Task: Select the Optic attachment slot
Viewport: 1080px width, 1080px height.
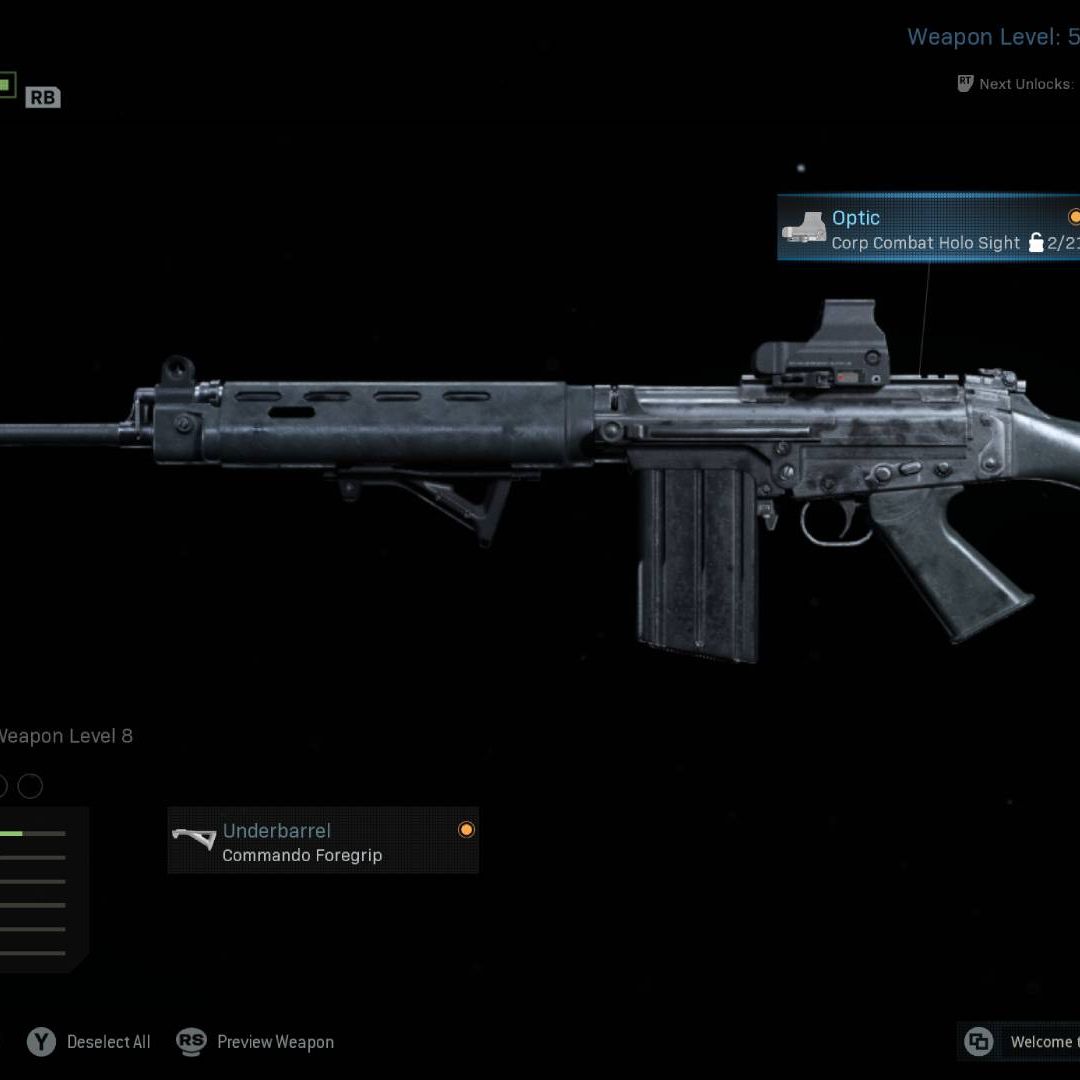Action: (928, 229)
